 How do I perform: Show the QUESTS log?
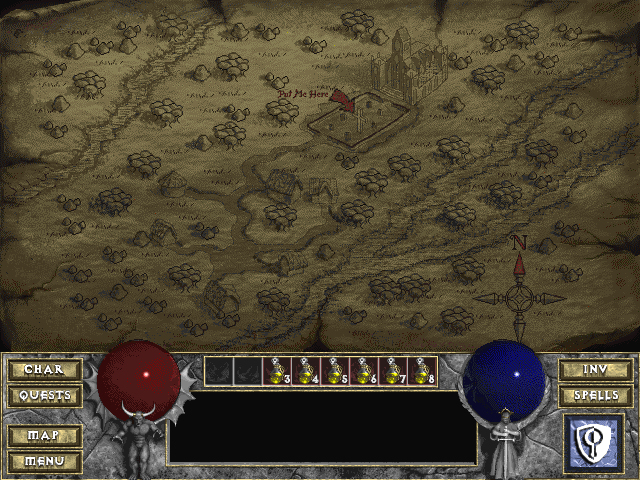coord(44,395)
